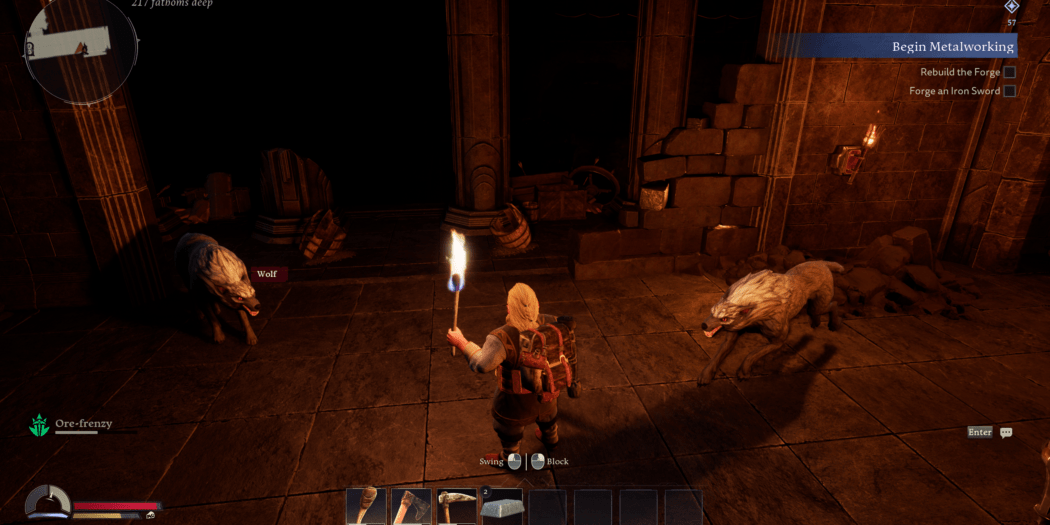This screenshot has width=1050, height=525.
Task: Select the iron ingot stack slot
Action: 502,507
